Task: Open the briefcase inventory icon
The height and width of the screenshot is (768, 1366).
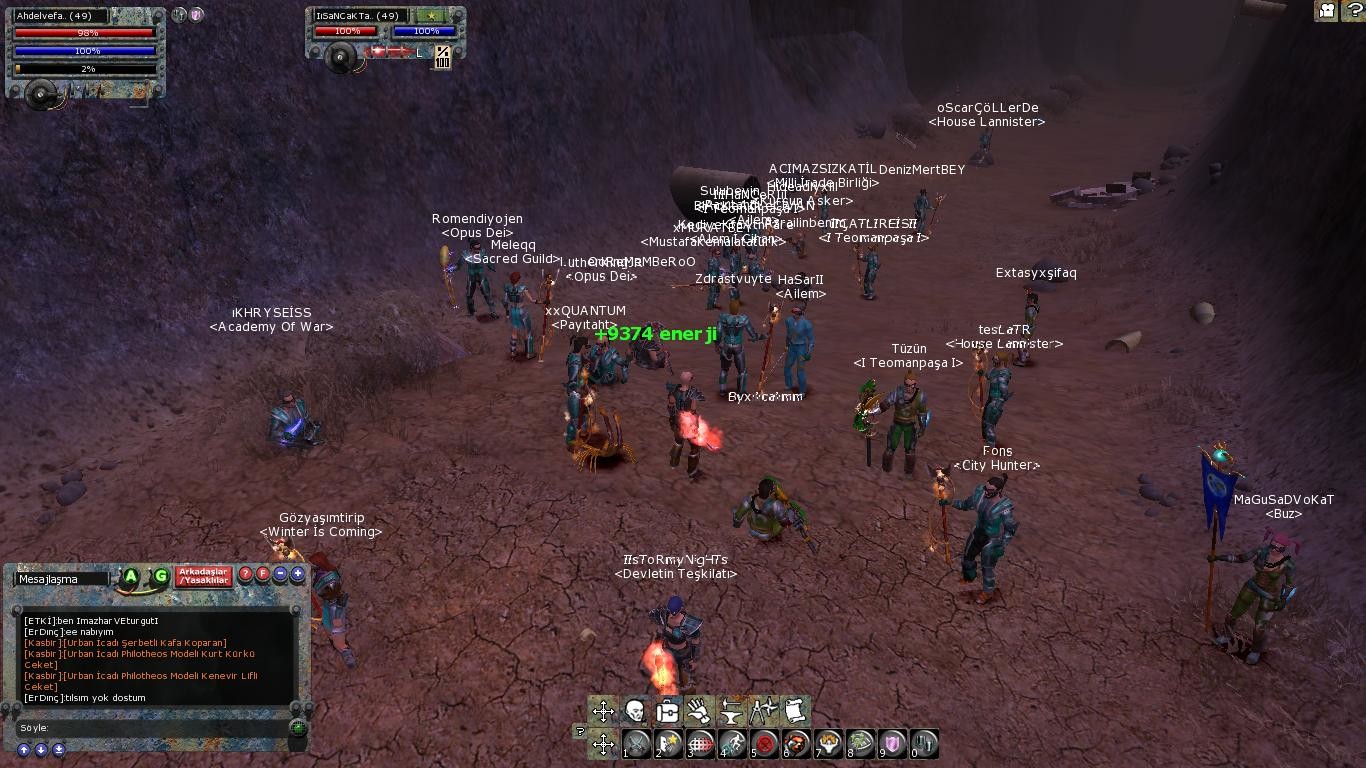Action: coord(667,711)
